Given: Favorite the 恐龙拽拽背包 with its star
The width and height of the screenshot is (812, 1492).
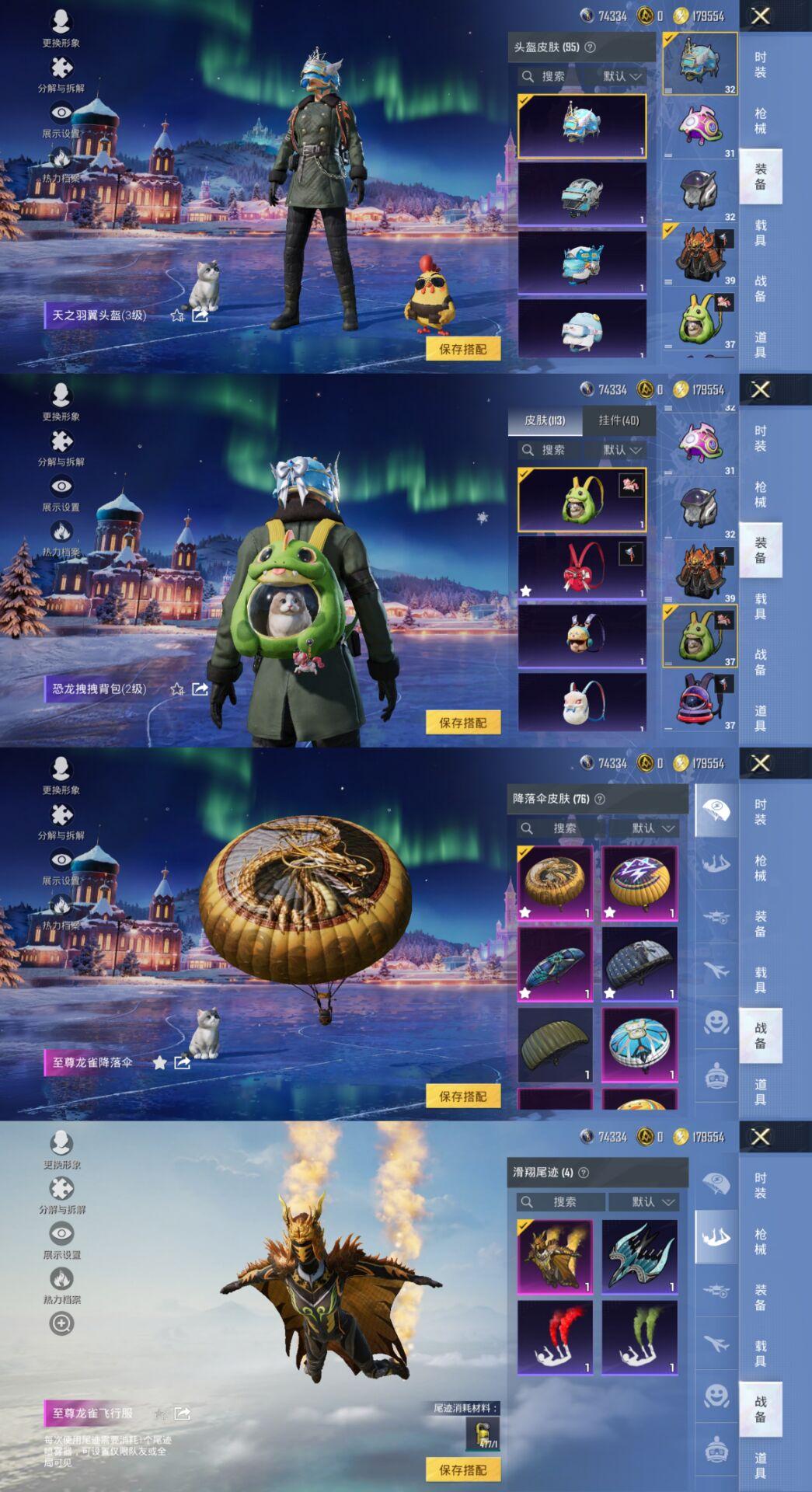Looking at the screenshot, I should (177, 689).
